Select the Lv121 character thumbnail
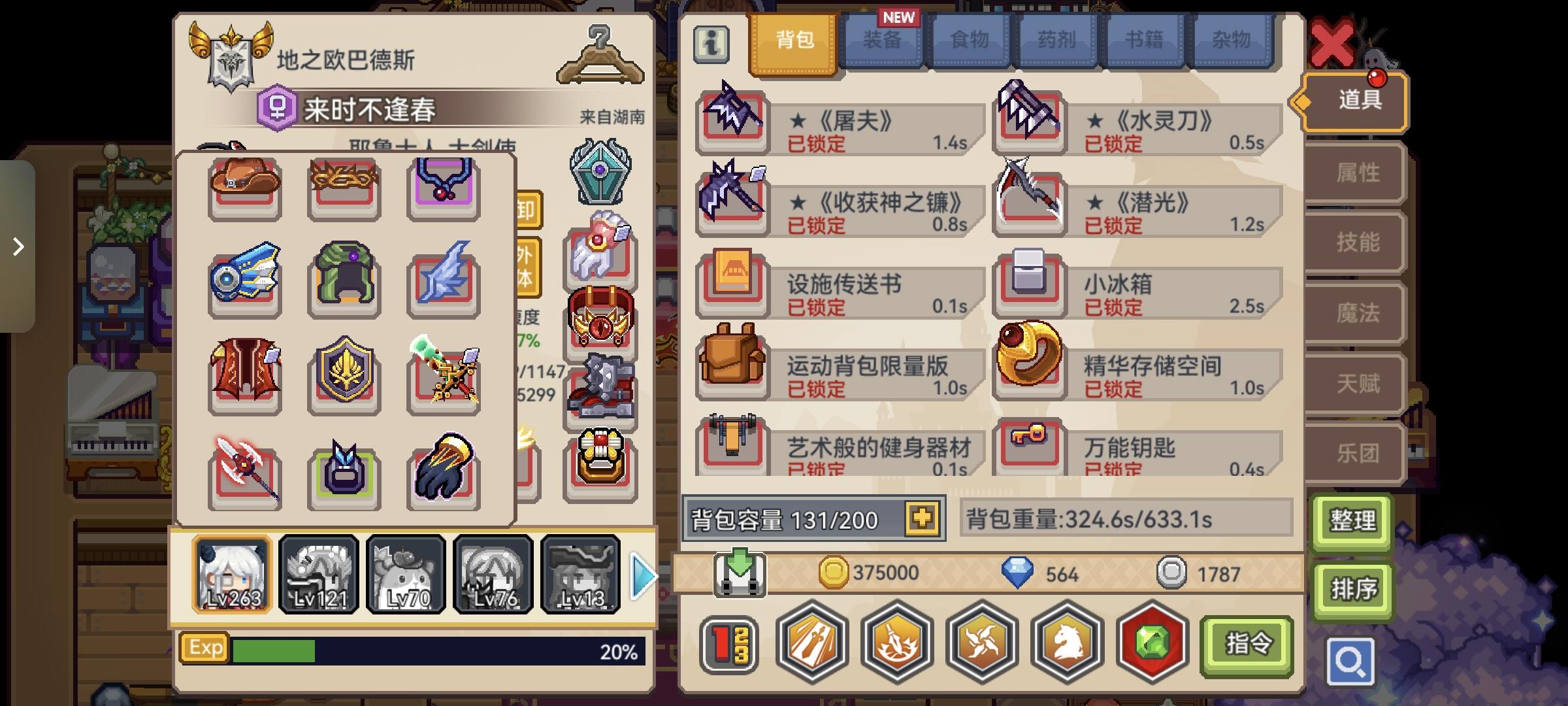The height and width of the screenshot is (706, 1568). [x=318, y=574]
